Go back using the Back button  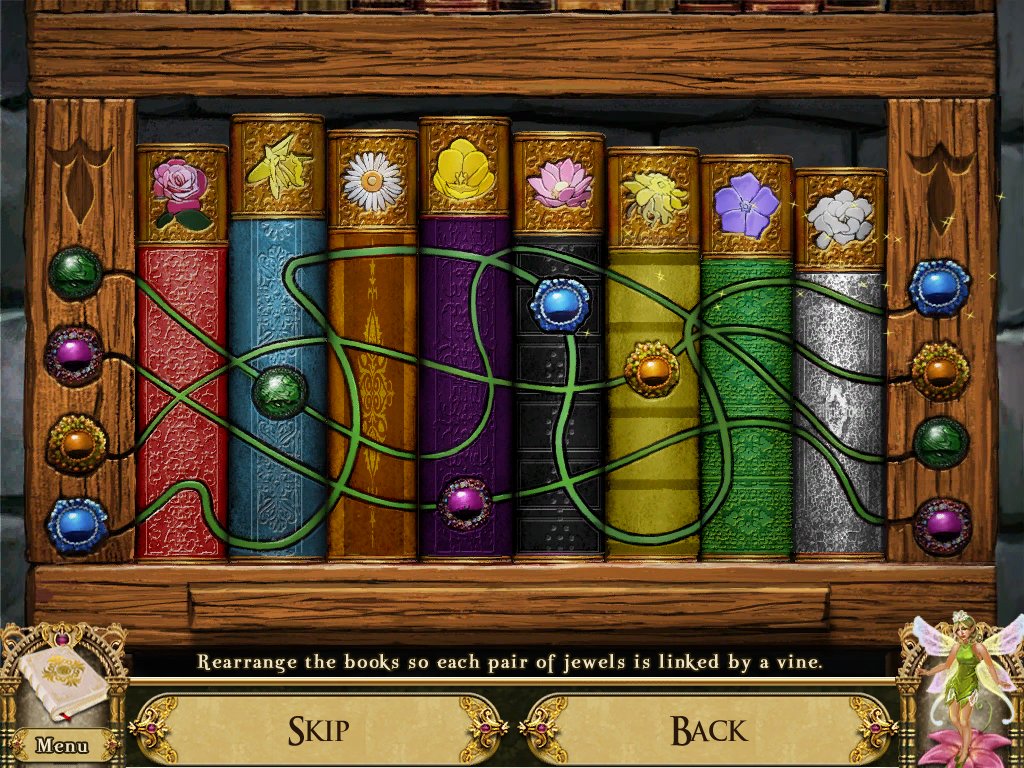pyautogui.click(x=708, y=730)
